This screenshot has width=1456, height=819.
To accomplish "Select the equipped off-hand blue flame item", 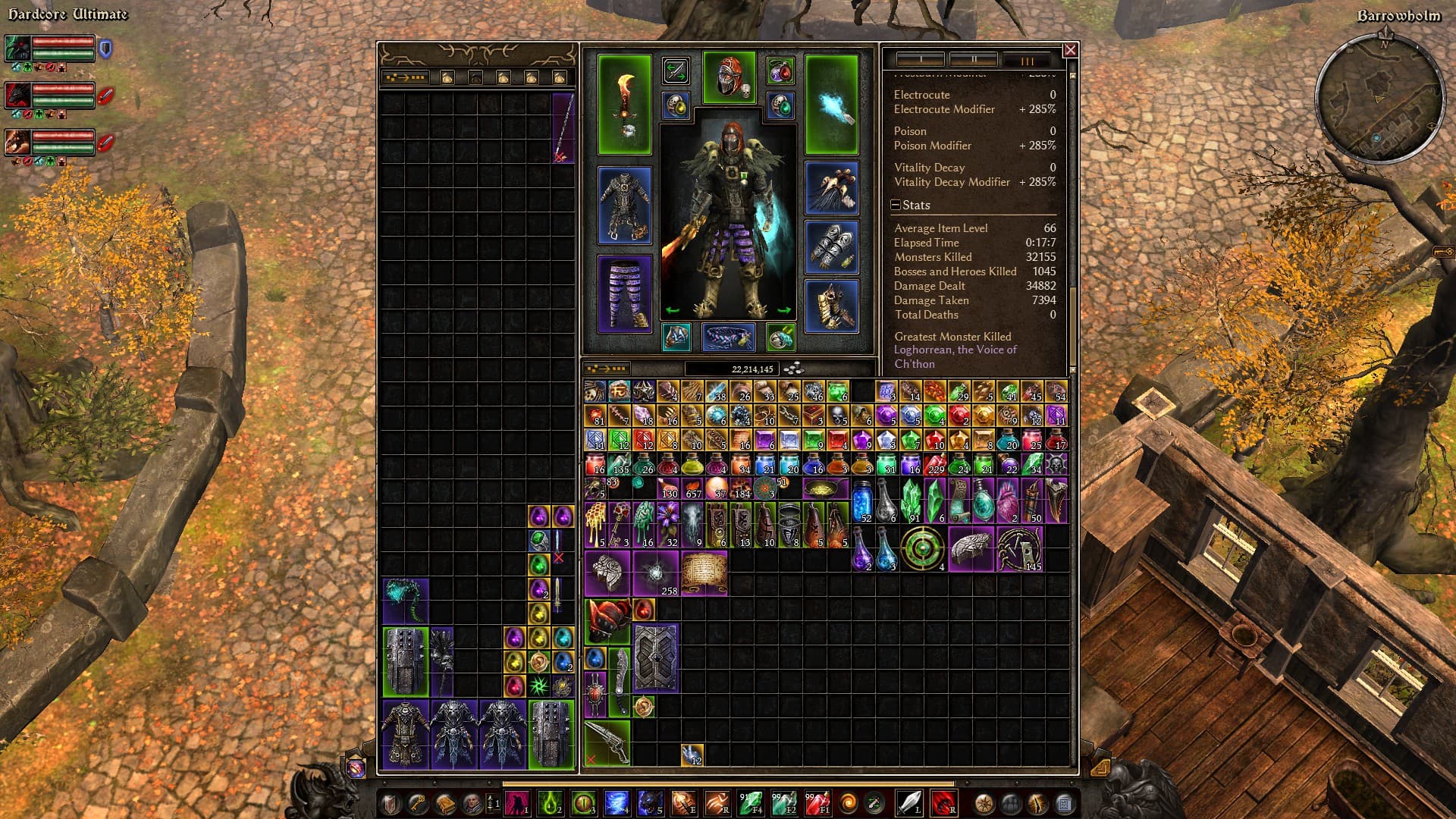I will pyautogui.click(x=831, y=105).
